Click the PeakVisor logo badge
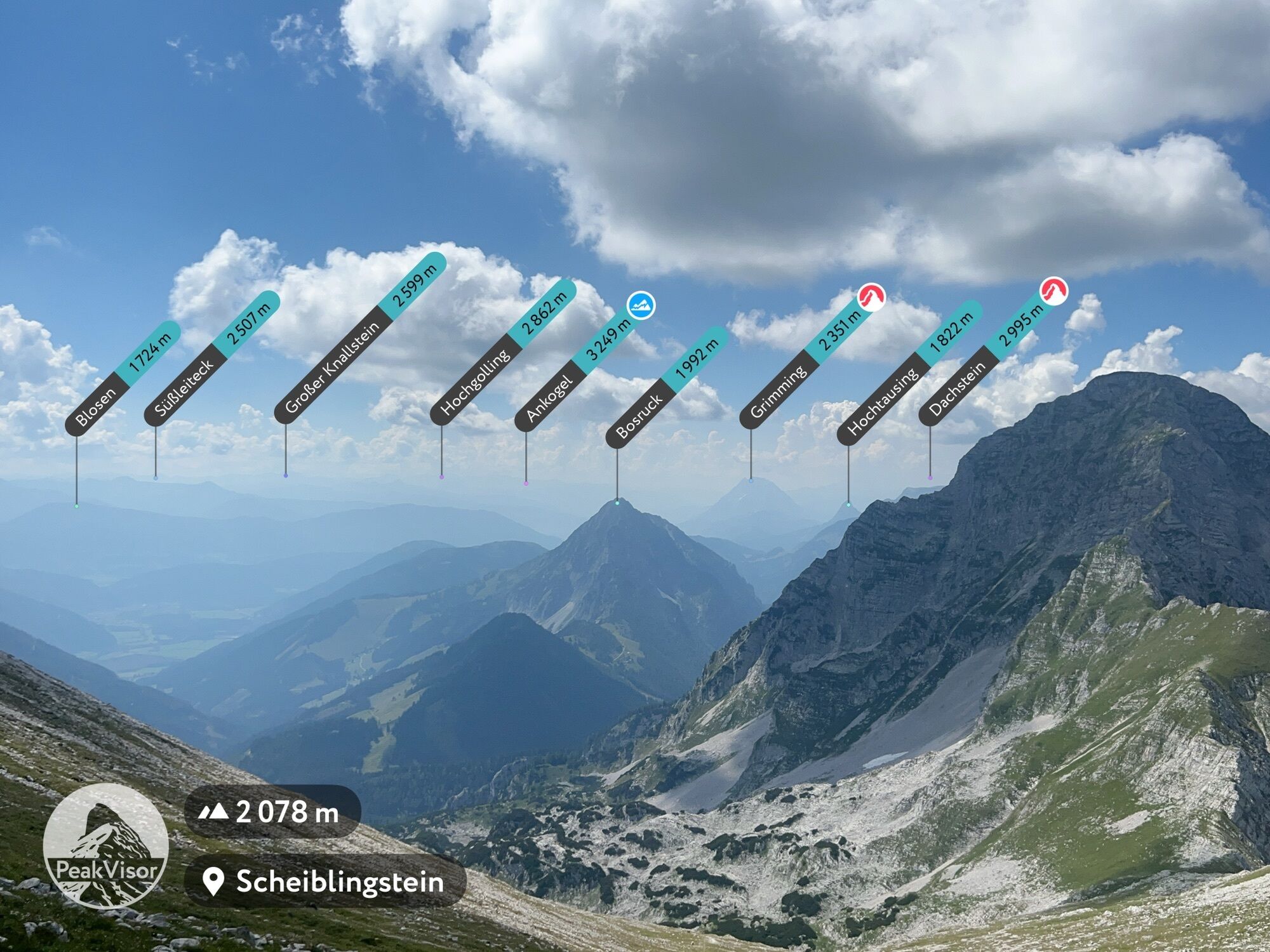This screenshot has height=952, width=1270. [x=105, y=846]
